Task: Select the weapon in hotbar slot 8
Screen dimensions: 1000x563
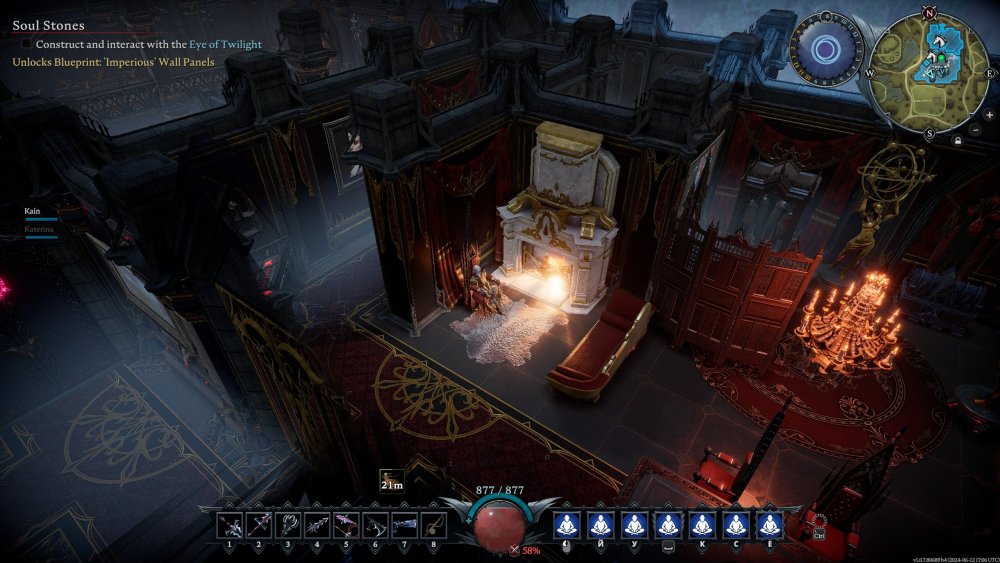Action: (x=433, y=524)
